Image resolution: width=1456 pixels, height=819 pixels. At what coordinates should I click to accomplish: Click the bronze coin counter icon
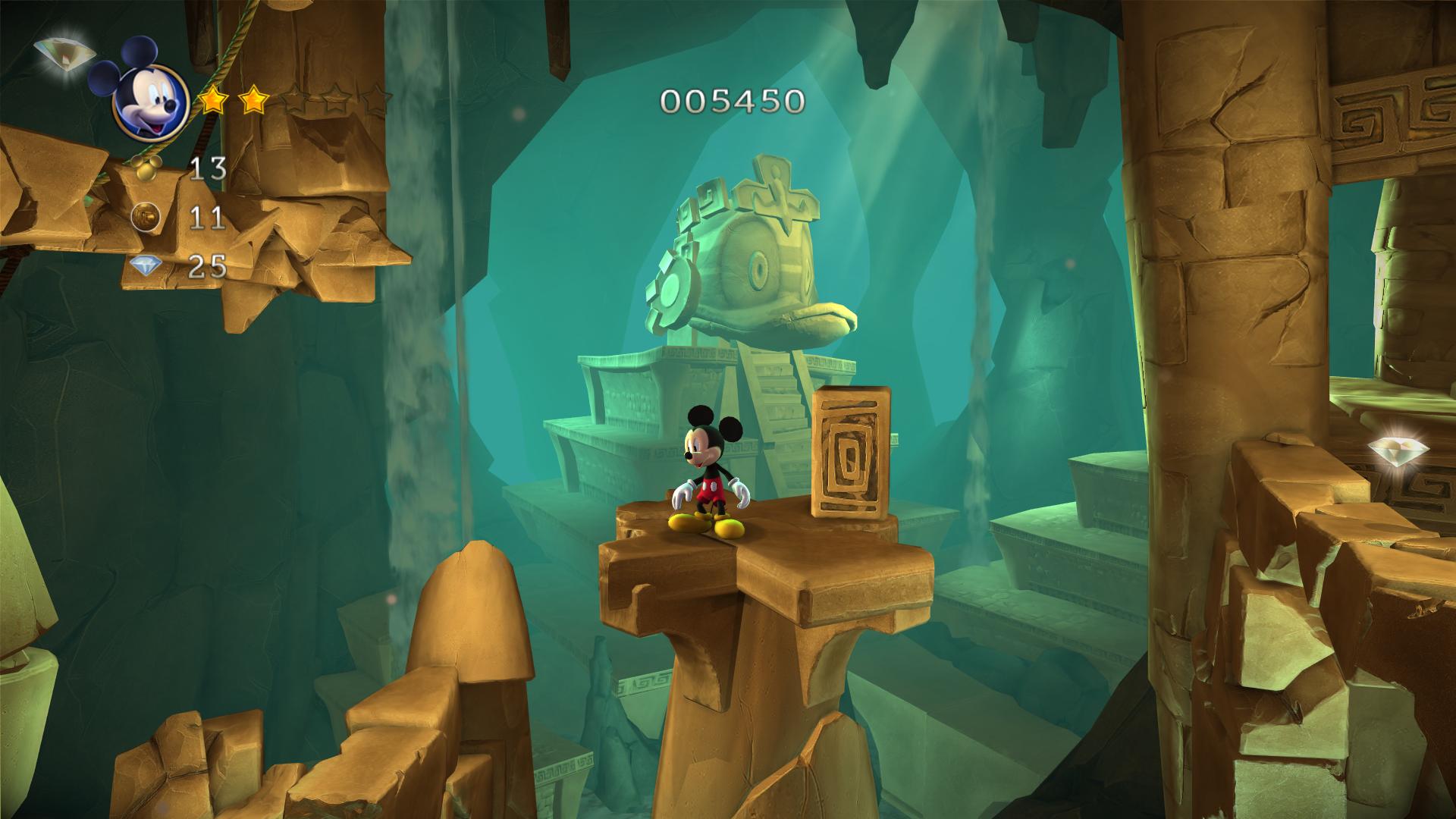point(146,216)
